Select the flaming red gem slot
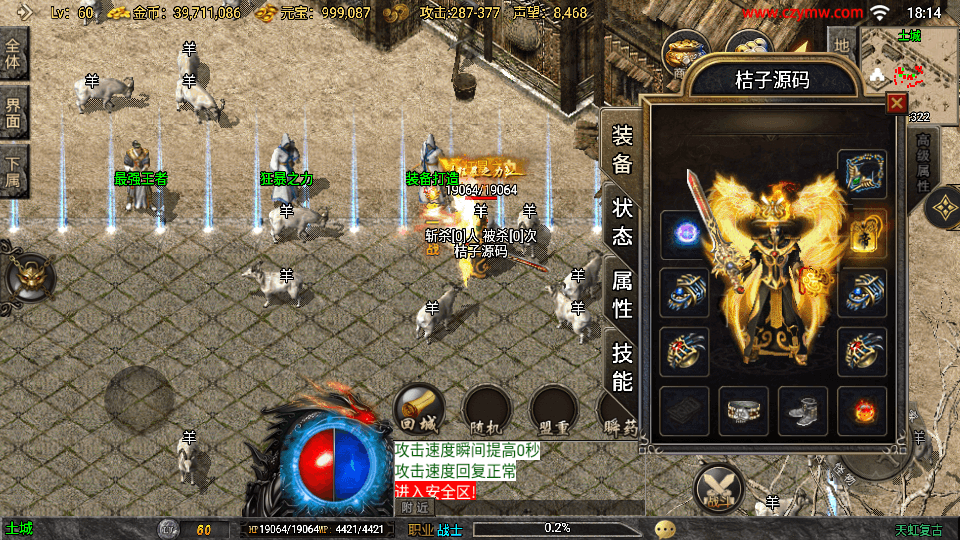 [x=862, y=411]
